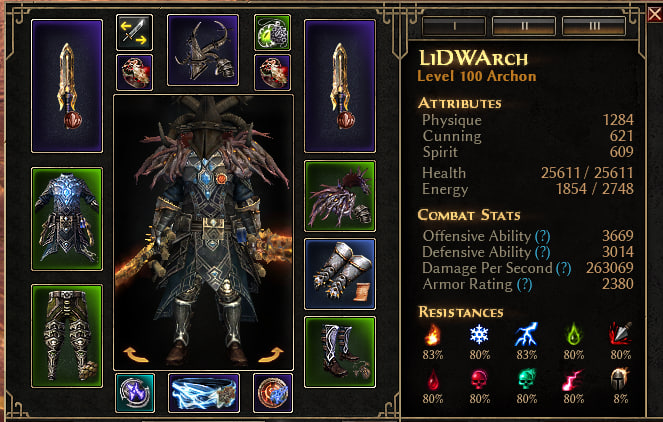Image resolution: width=663 pixels, height=422 pixels.
Task: Select the blue chest armor slot
Action: click(66, 218)
